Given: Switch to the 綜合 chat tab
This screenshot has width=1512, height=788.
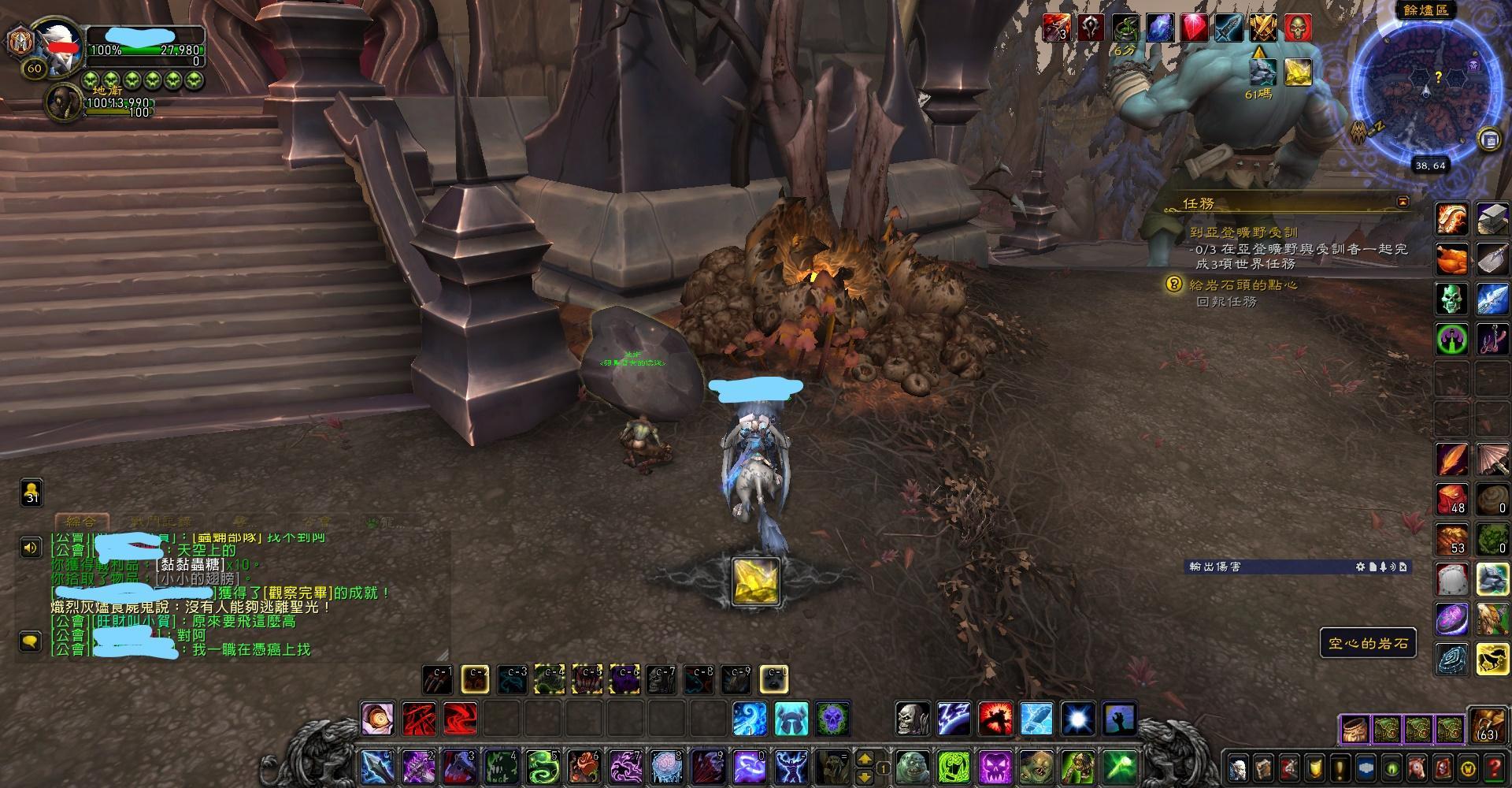Looking at the screenshot, I should [81, 522].
